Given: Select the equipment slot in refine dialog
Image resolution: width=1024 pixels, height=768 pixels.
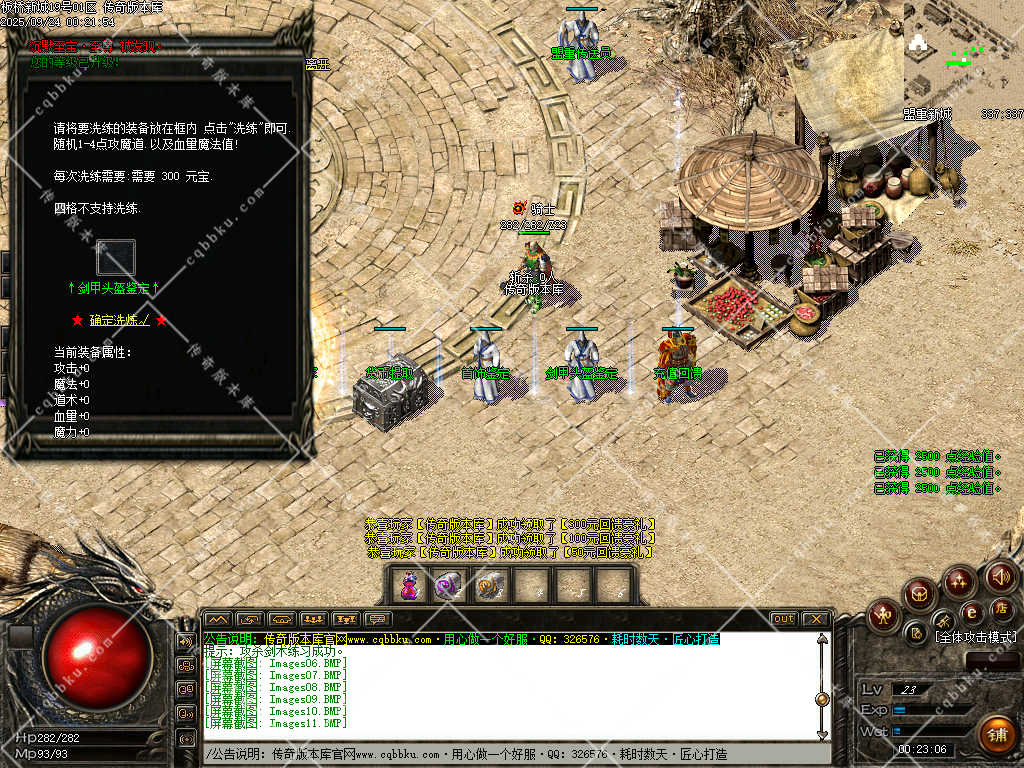Looking at the screenshot, I should 115,258.
